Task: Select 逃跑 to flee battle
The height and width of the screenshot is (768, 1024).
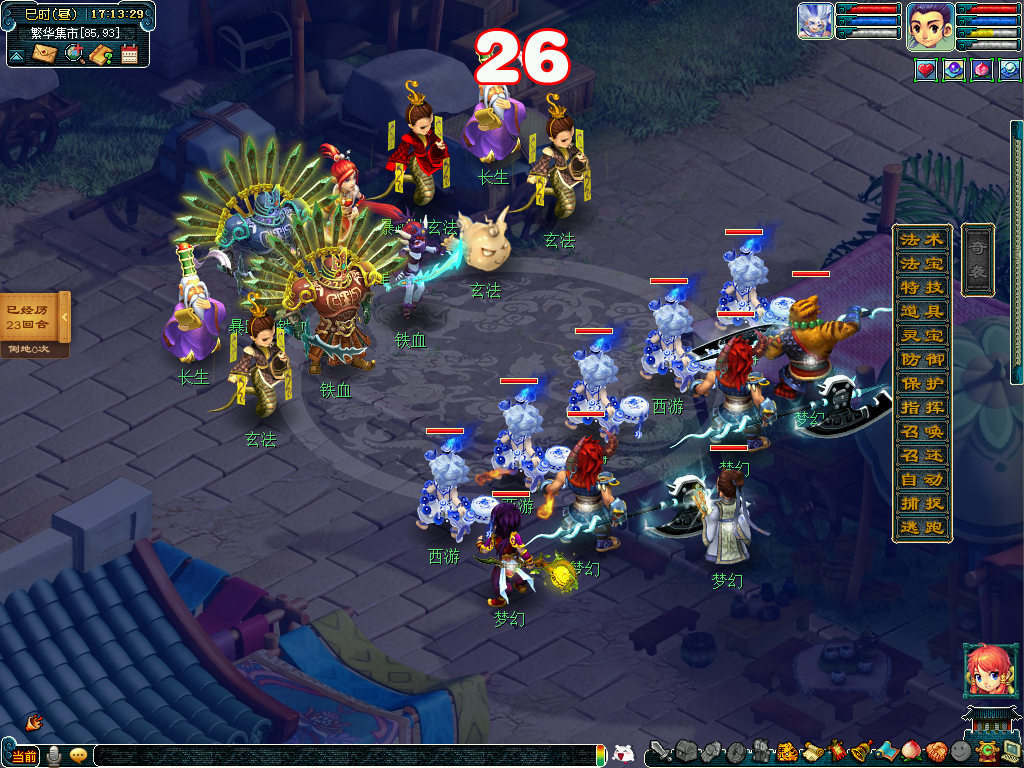Action: click(921, 528)
